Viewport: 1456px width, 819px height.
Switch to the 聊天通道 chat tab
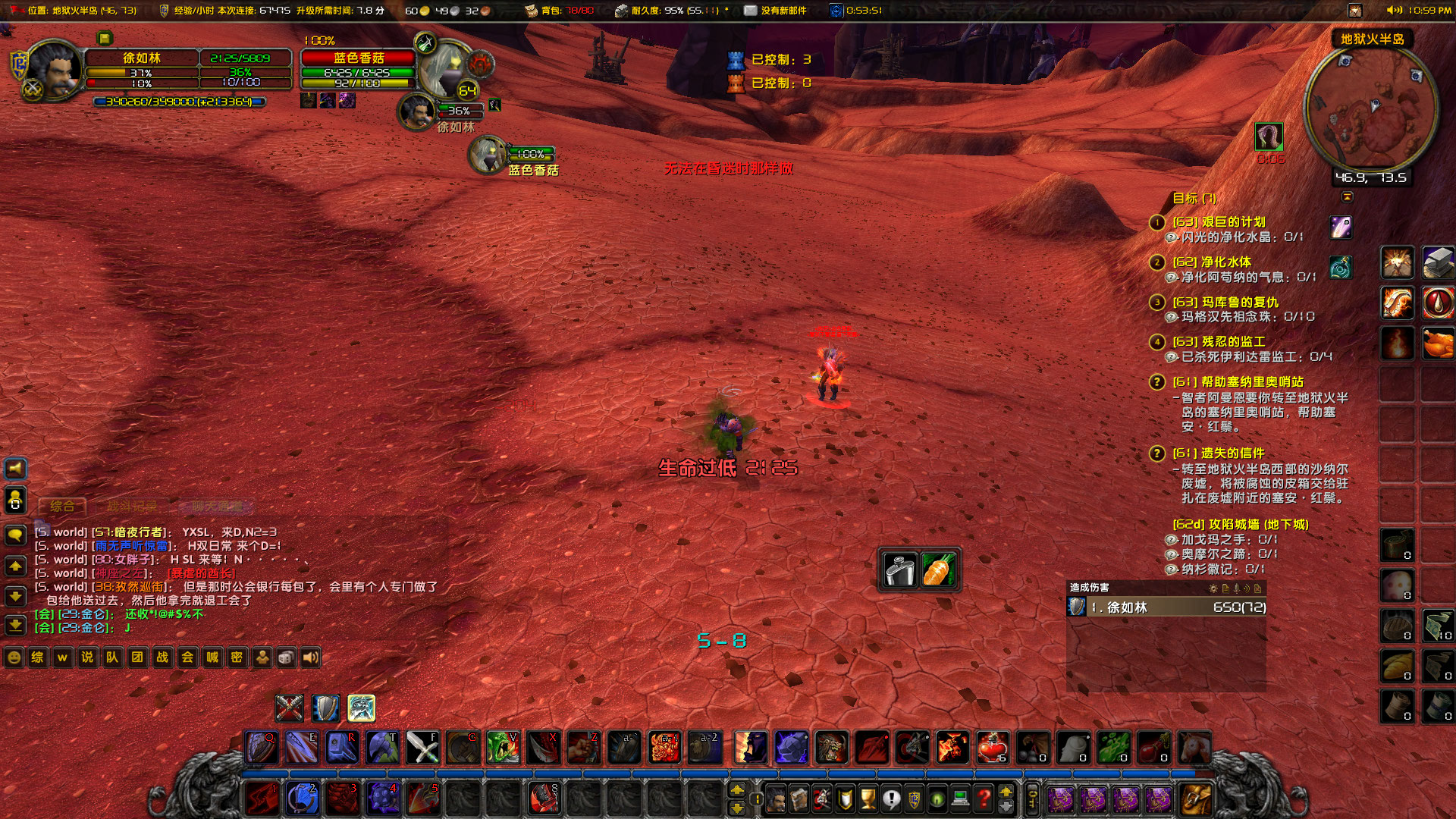[218, 507]
